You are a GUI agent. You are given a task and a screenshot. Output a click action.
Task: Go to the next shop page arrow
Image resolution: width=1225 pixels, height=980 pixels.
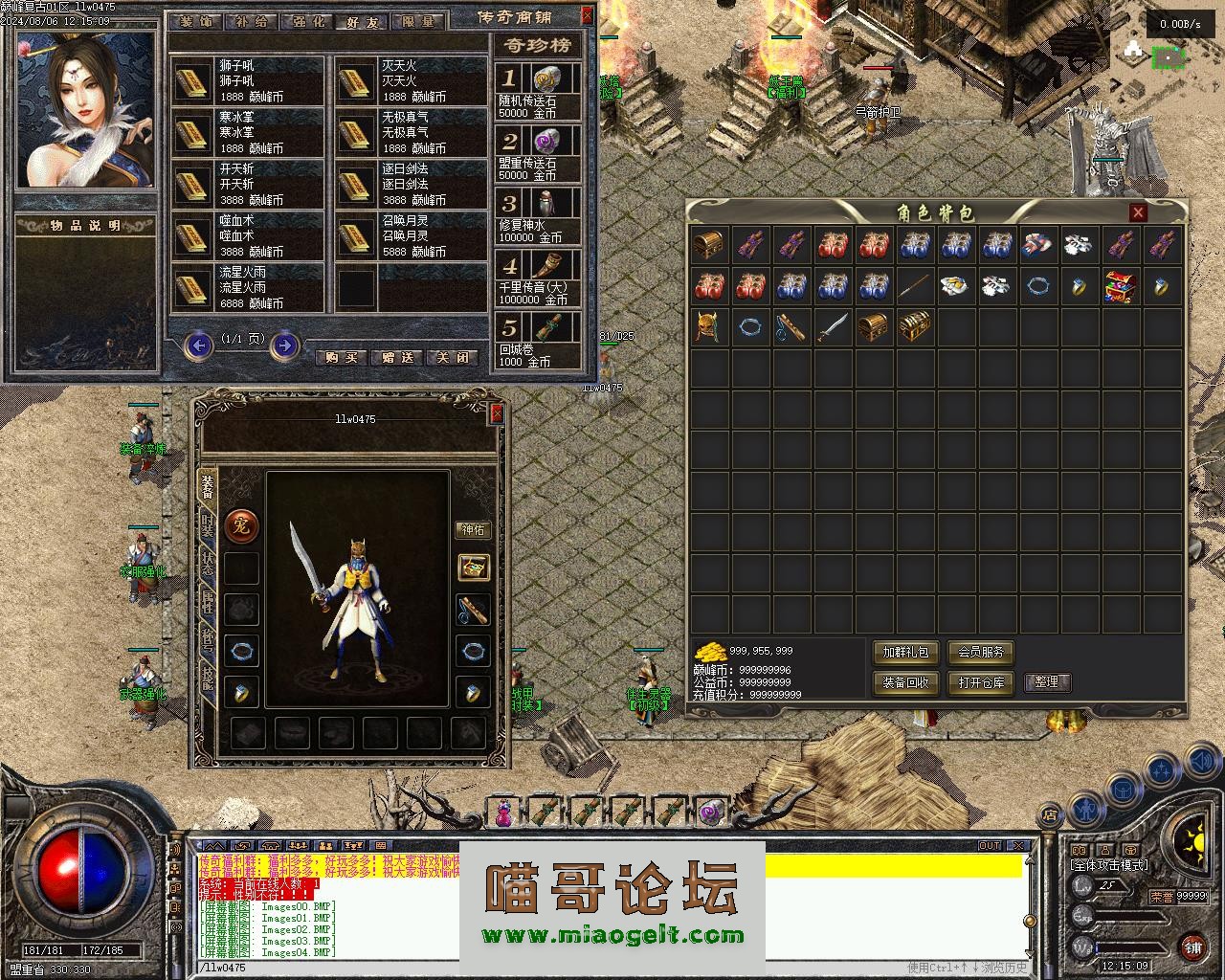click(x=284, y=345)
